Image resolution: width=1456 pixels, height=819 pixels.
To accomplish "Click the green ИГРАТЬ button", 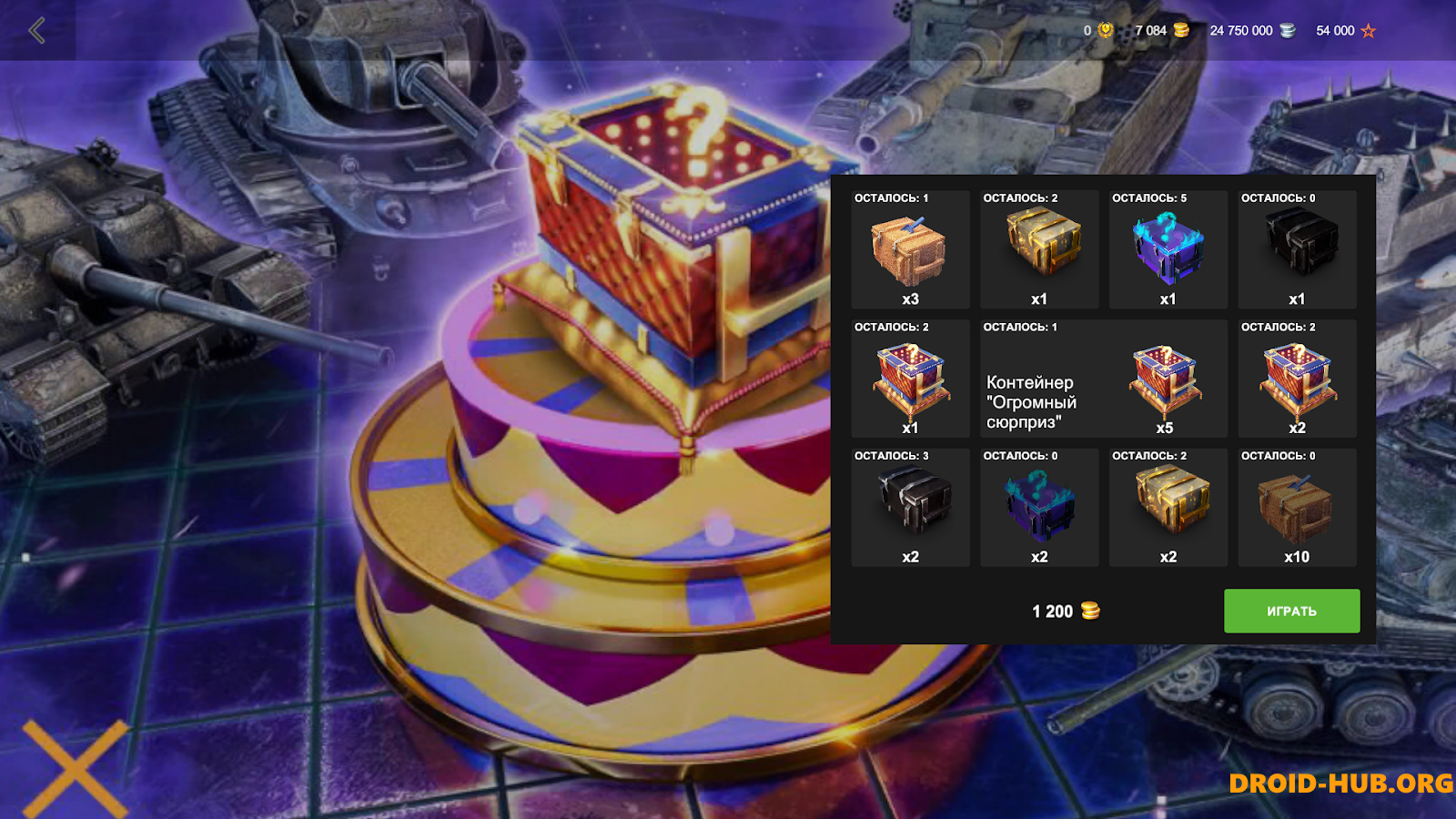I will coord(1291,611).
